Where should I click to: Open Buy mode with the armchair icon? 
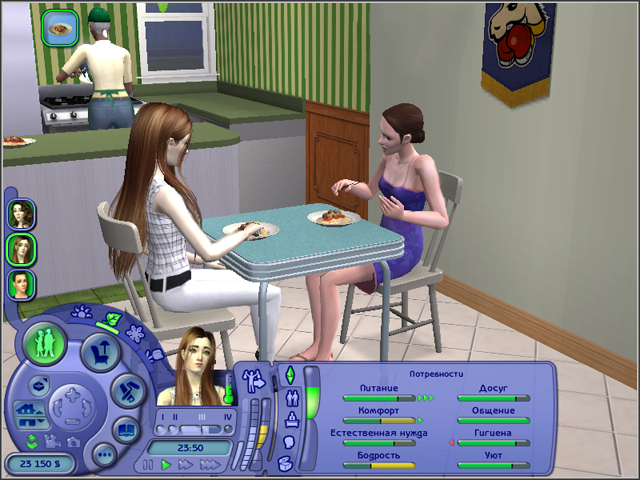(x=100, y=350)
